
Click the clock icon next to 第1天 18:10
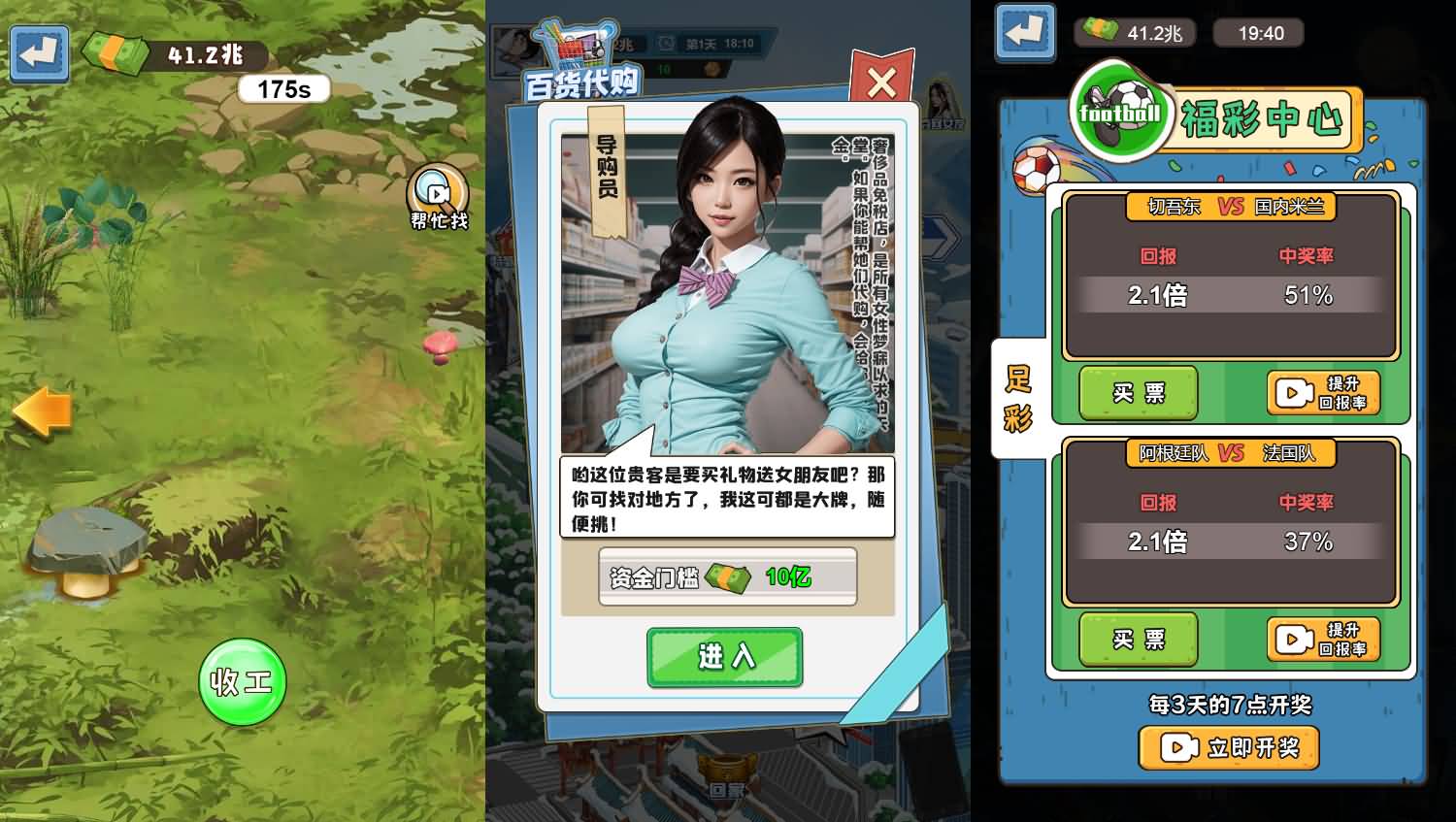(665, 42)
